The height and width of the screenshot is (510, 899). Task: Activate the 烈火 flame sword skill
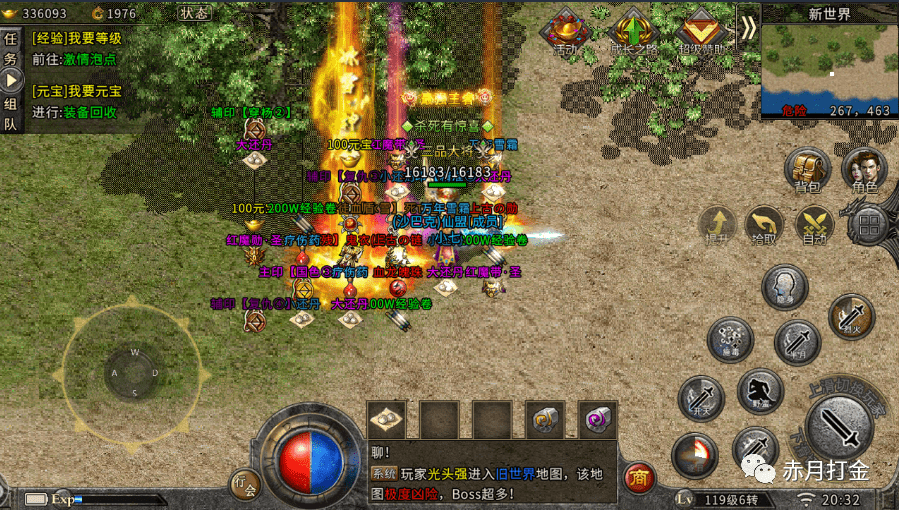851,317
